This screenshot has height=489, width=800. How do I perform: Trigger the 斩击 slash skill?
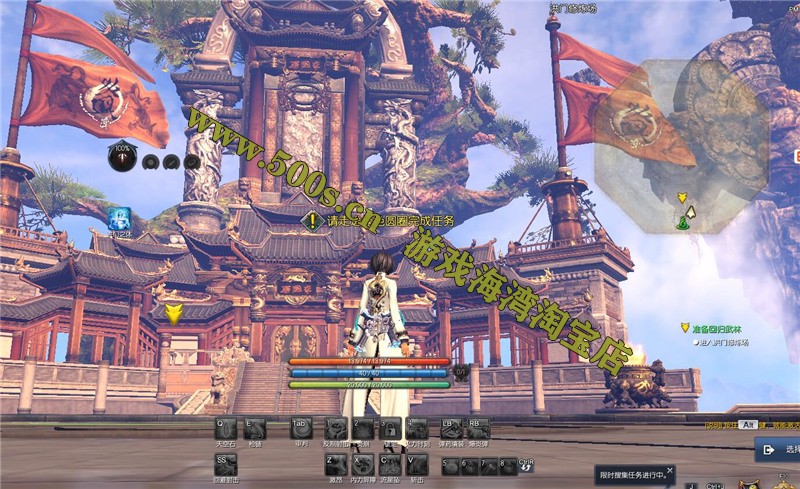coord(417,465)
